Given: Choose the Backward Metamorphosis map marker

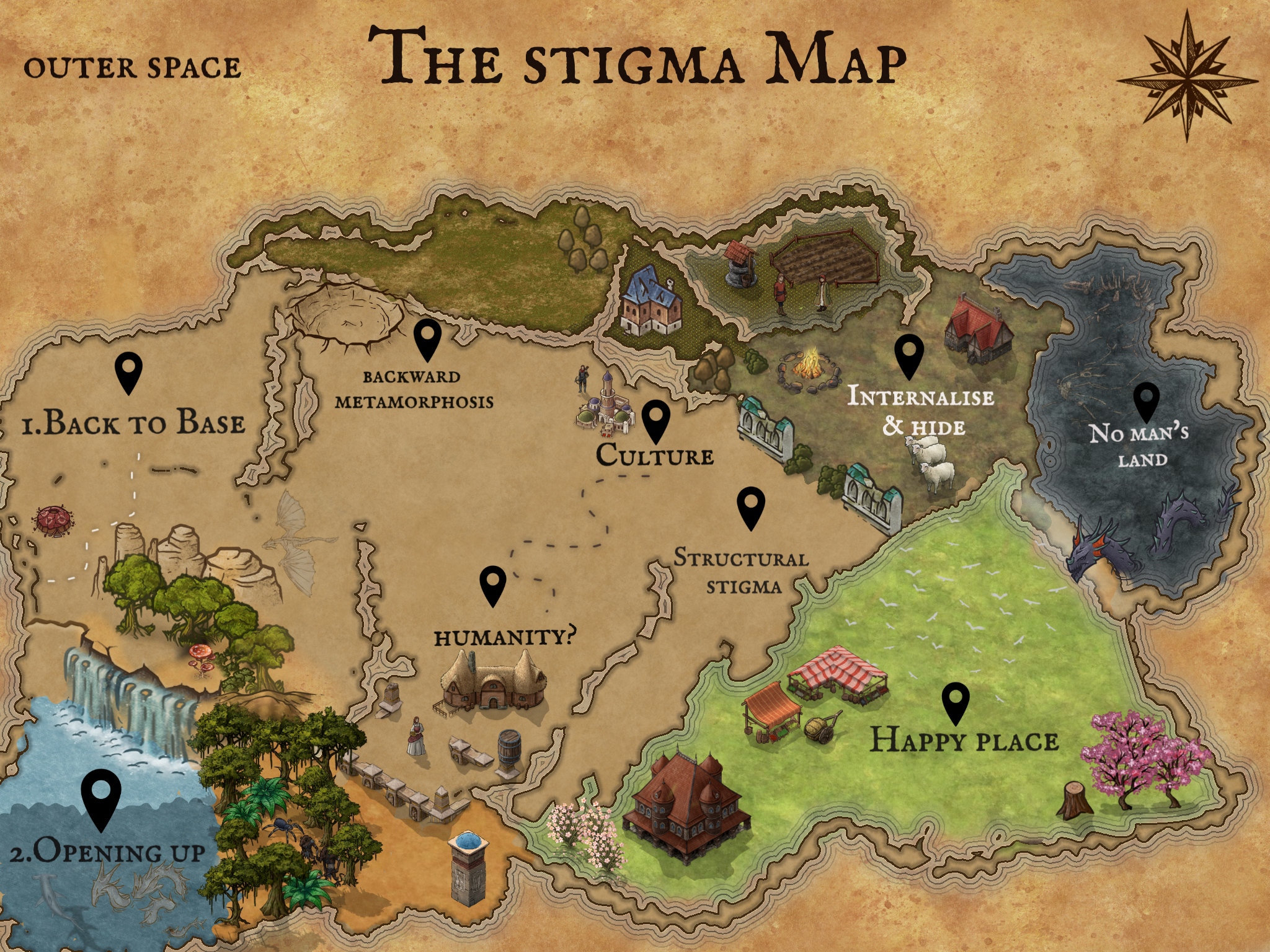Looking at the screenshot, I should (x=427, y=338).
